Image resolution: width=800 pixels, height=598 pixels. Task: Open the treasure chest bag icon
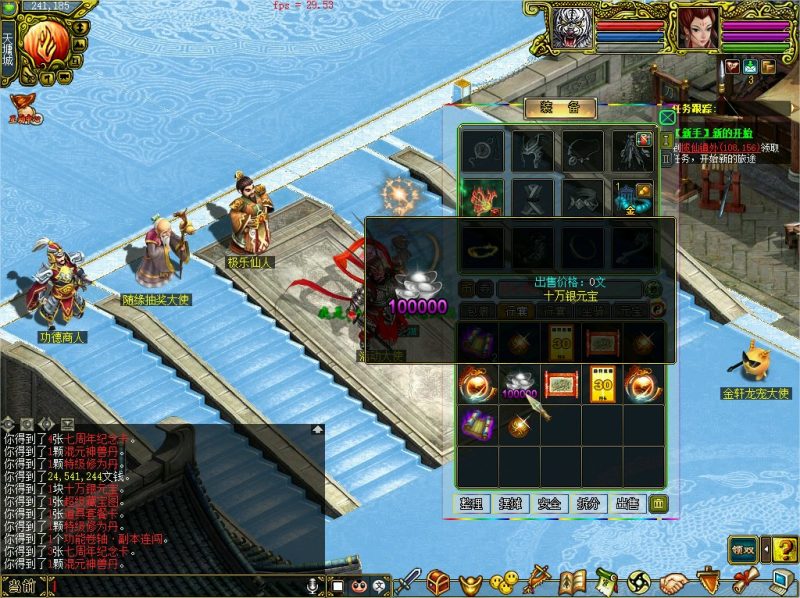click(x=438, y=581)
